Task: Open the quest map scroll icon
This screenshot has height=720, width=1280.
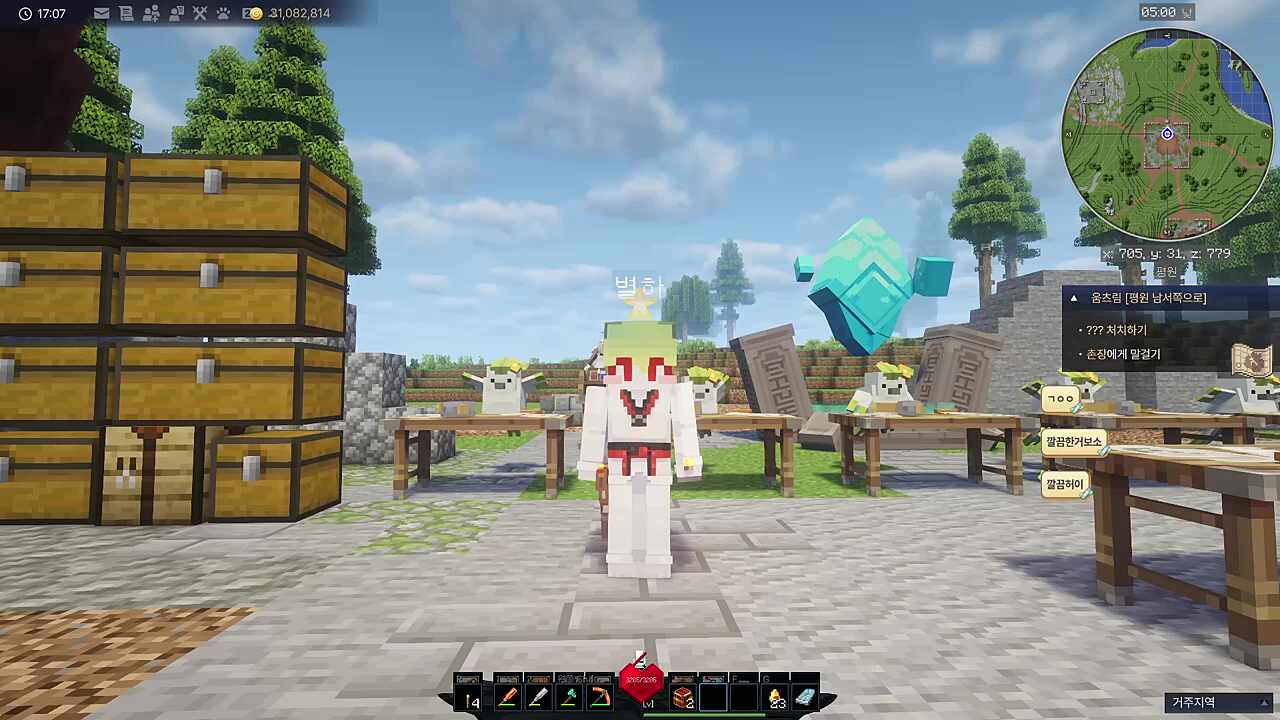Action: tap(1251, 360)
